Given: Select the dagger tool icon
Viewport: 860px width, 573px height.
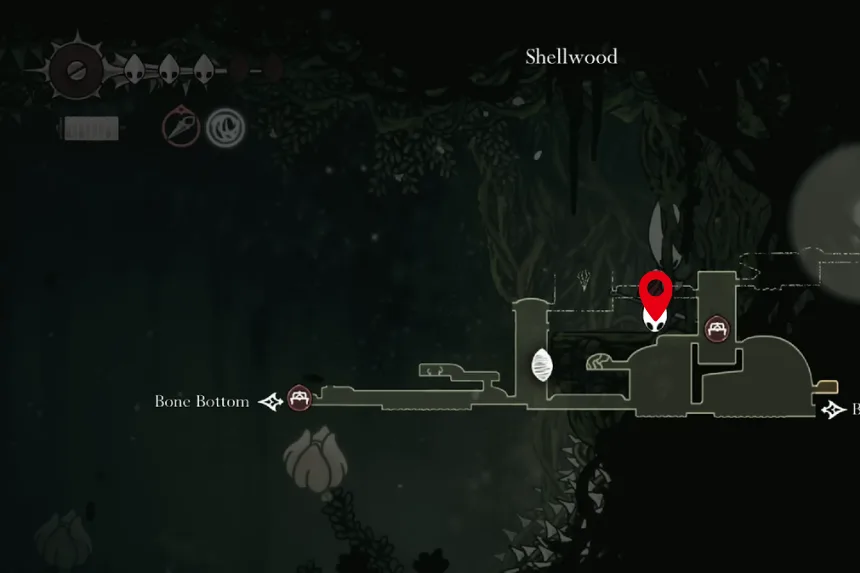Looking at the screenshot, I should [x=181, y=128].
